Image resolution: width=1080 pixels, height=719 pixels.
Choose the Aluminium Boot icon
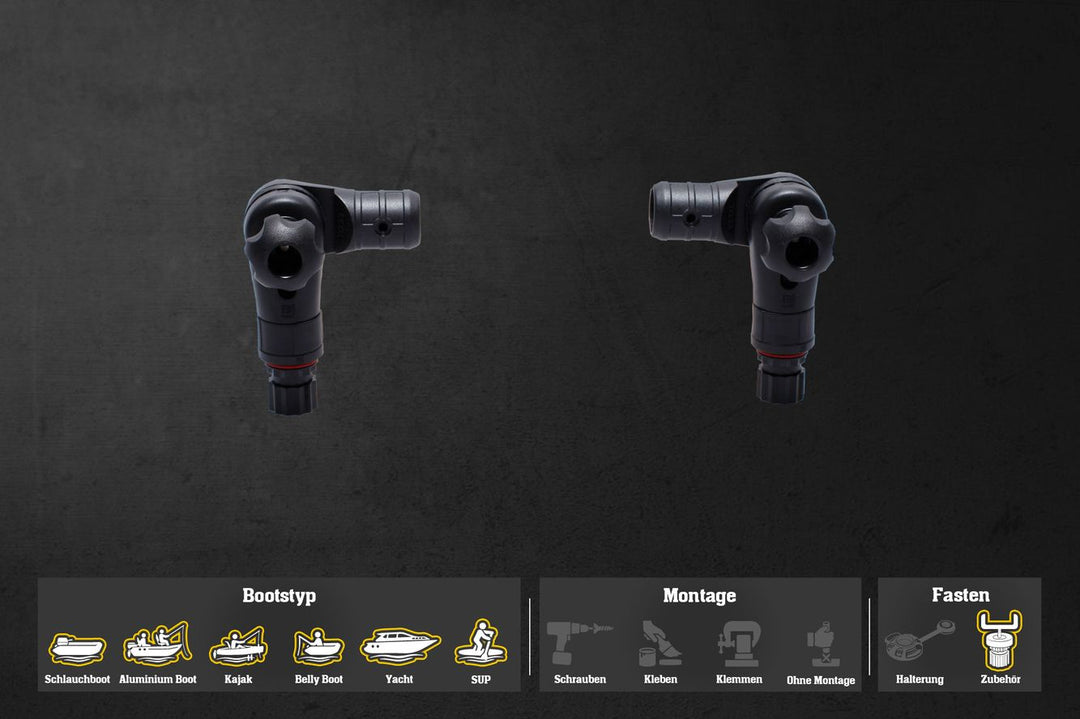pos(157,645)
